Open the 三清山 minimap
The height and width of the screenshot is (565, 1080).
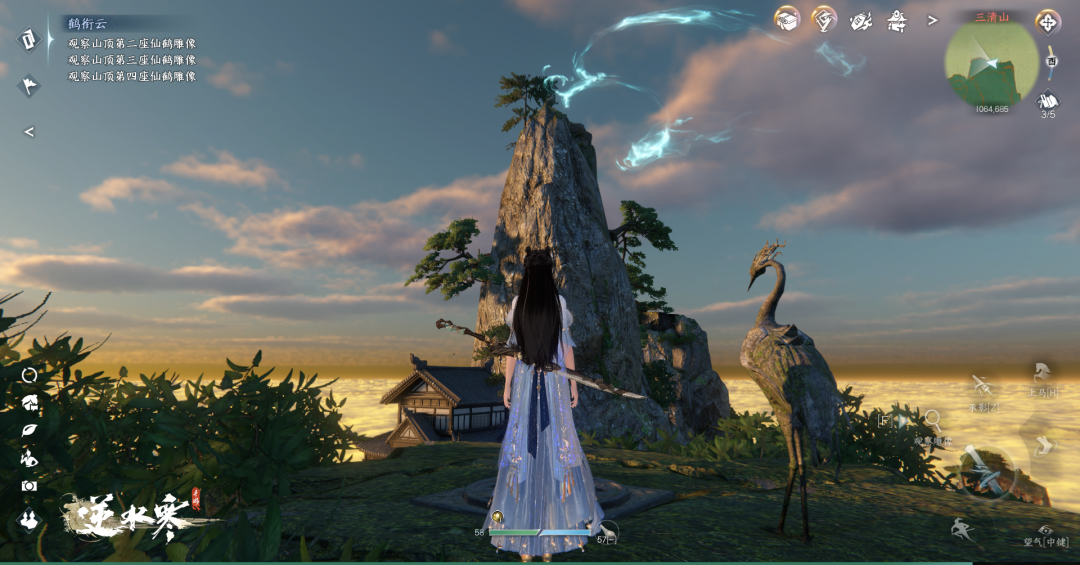tap(991, 62)
